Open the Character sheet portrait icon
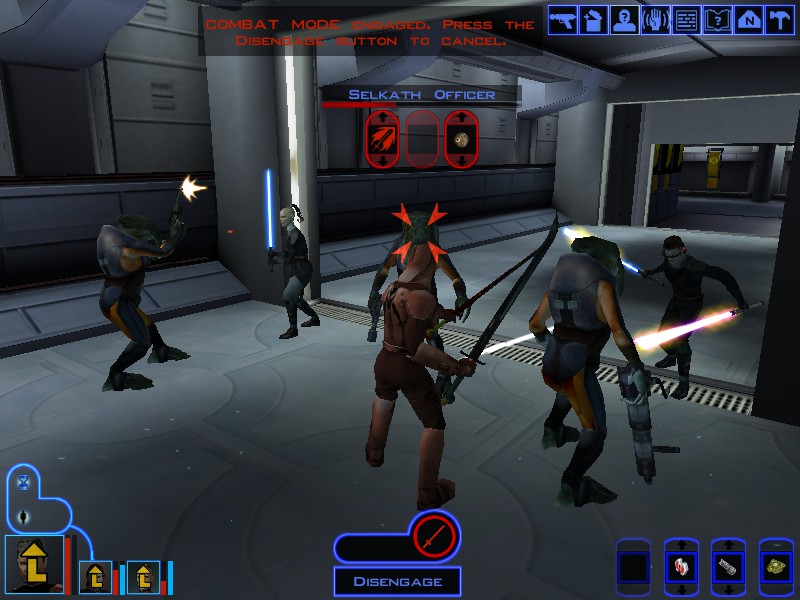This screenshot has height=600, width=800. pos(625,20)
